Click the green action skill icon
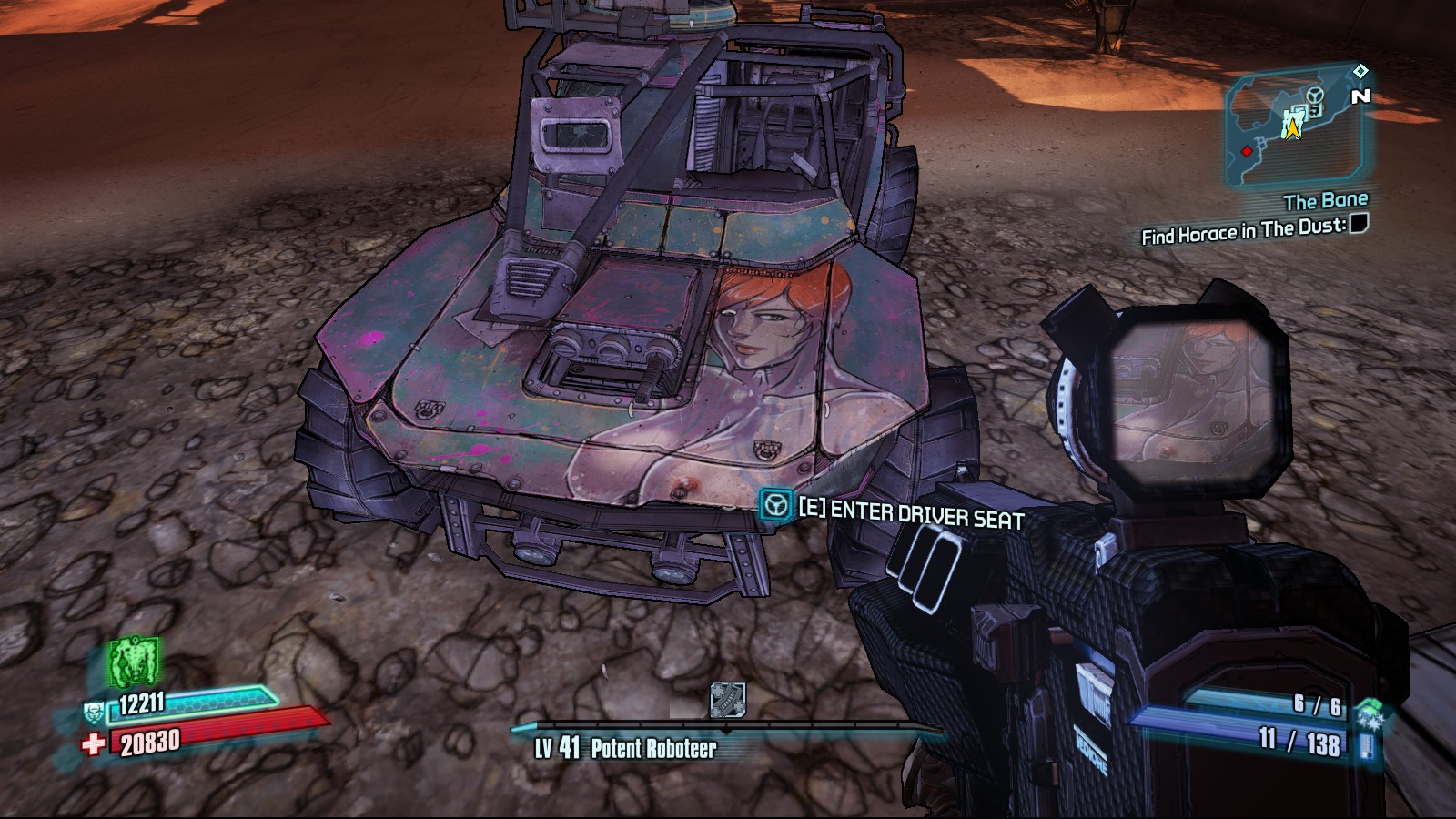This screenshot has height=819, width=1456. pos(135,662)
